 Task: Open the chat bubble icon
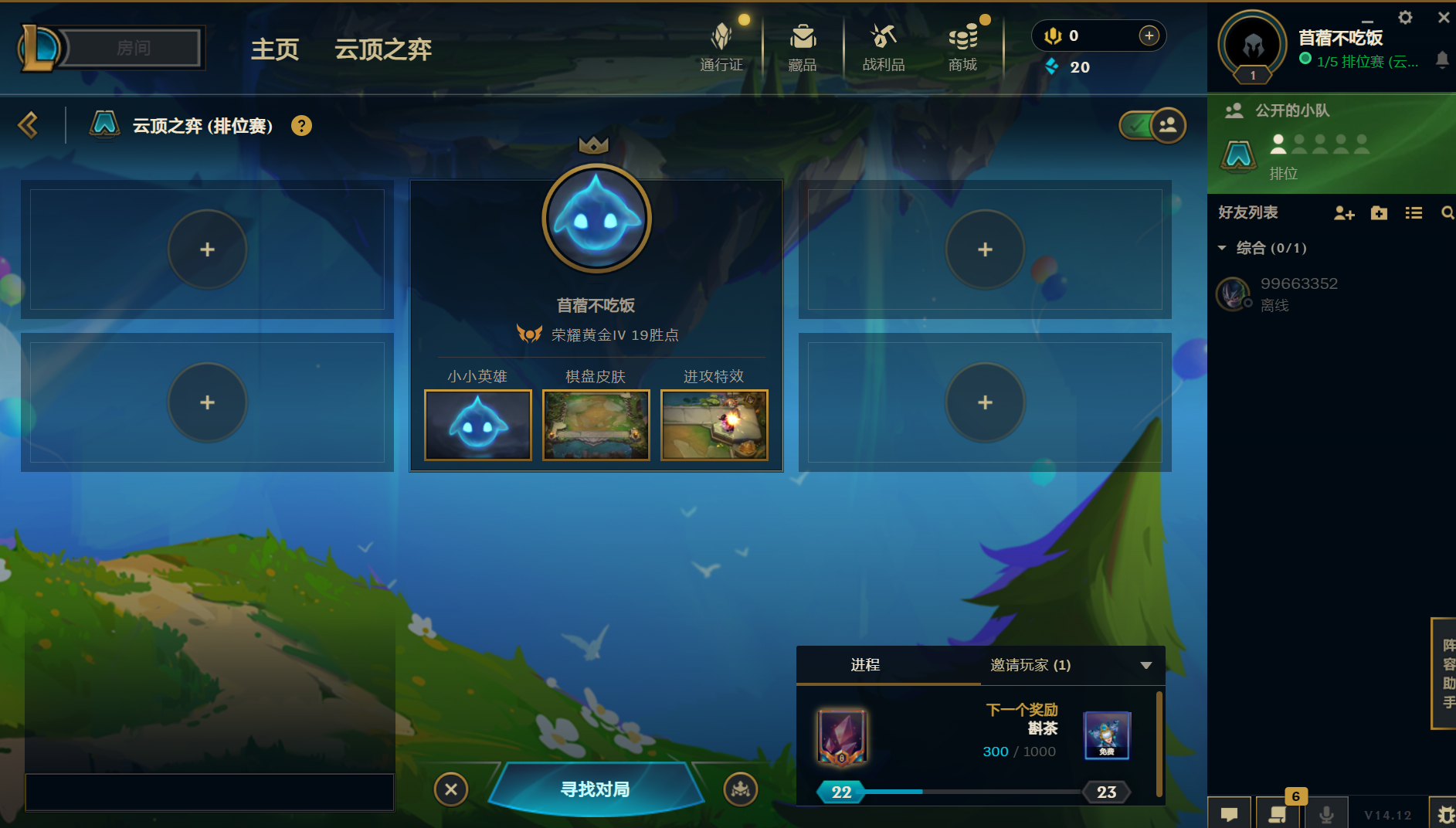(x=1230, y=813)
